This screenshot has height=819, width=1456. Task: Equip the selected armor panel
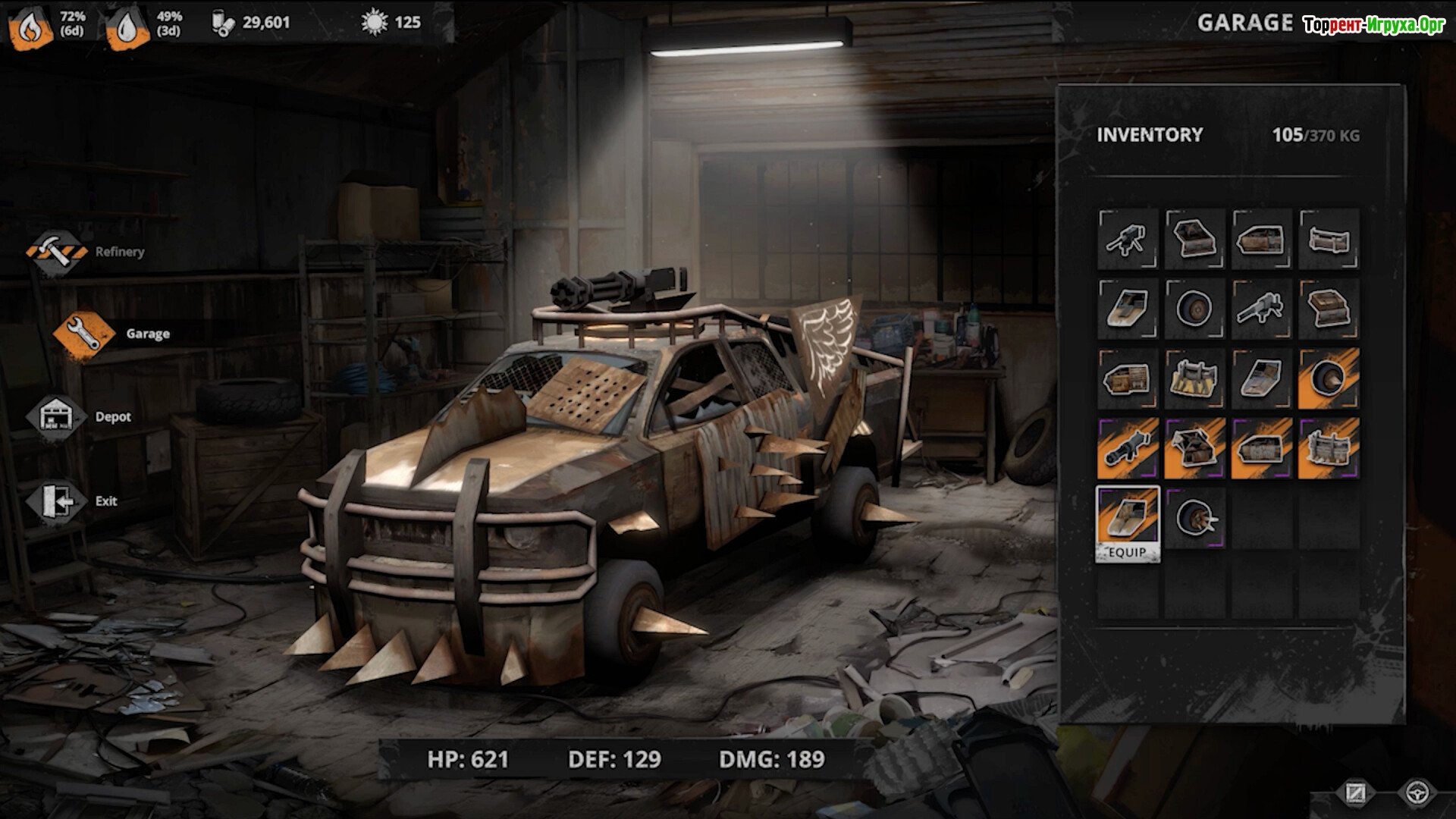click(x=1128, y=551)
